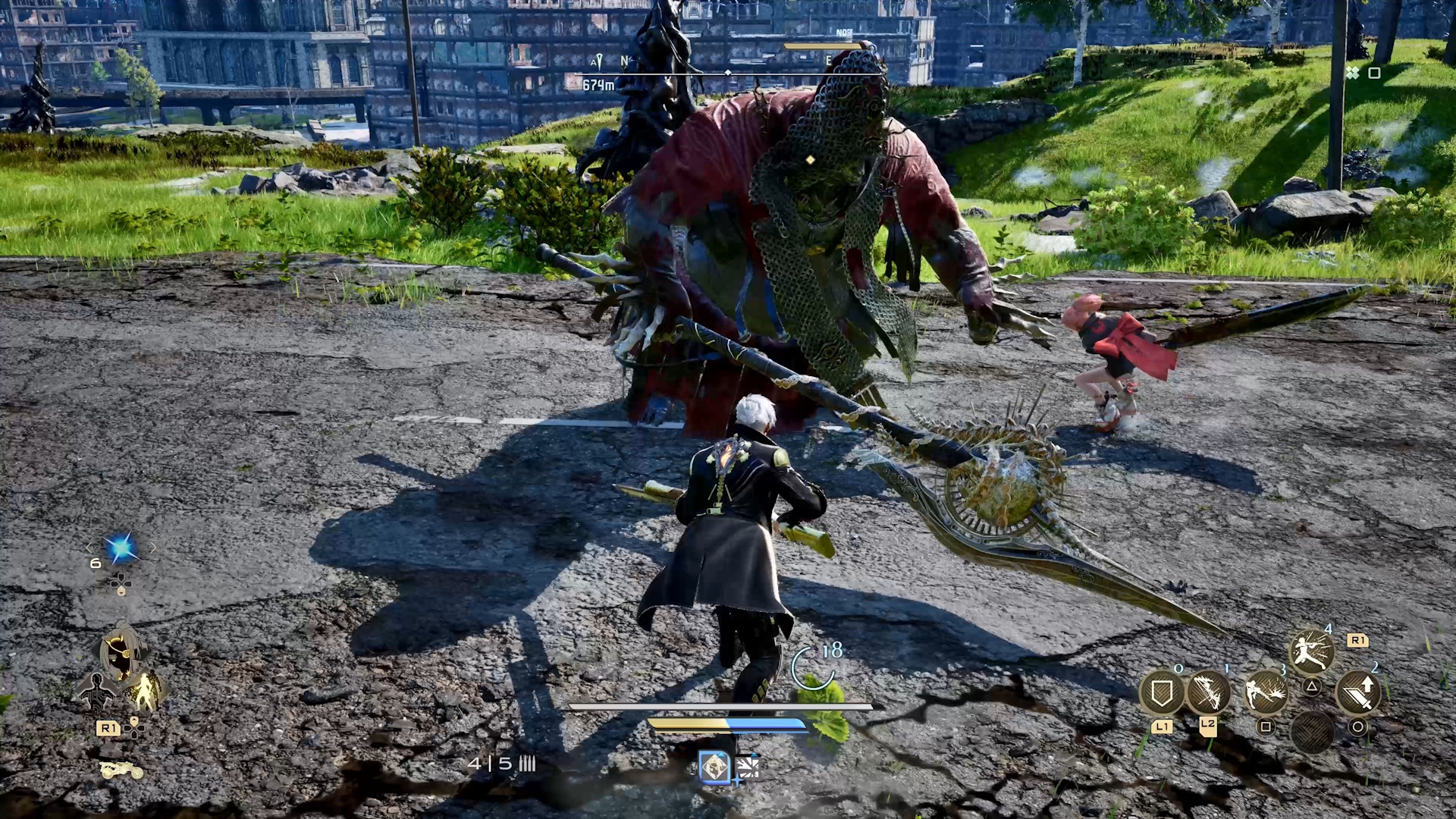Choose the masked long-haired character portrait
Viewport: 1456px width, 819px height.
(x=120, y=652)
